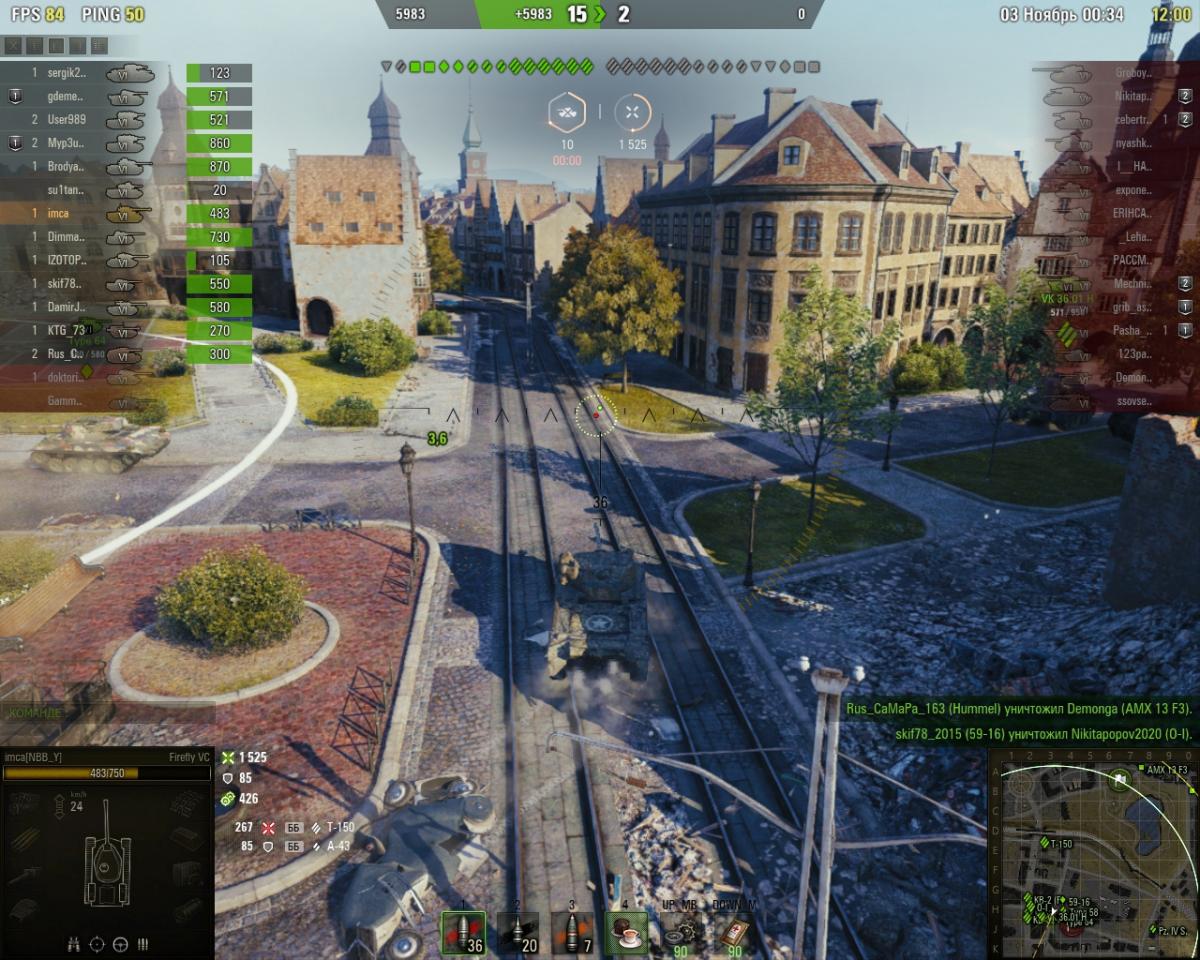Pick the highlighted imca row in team list
This screenshot has height=960, width=1200.
click(61, 213)
